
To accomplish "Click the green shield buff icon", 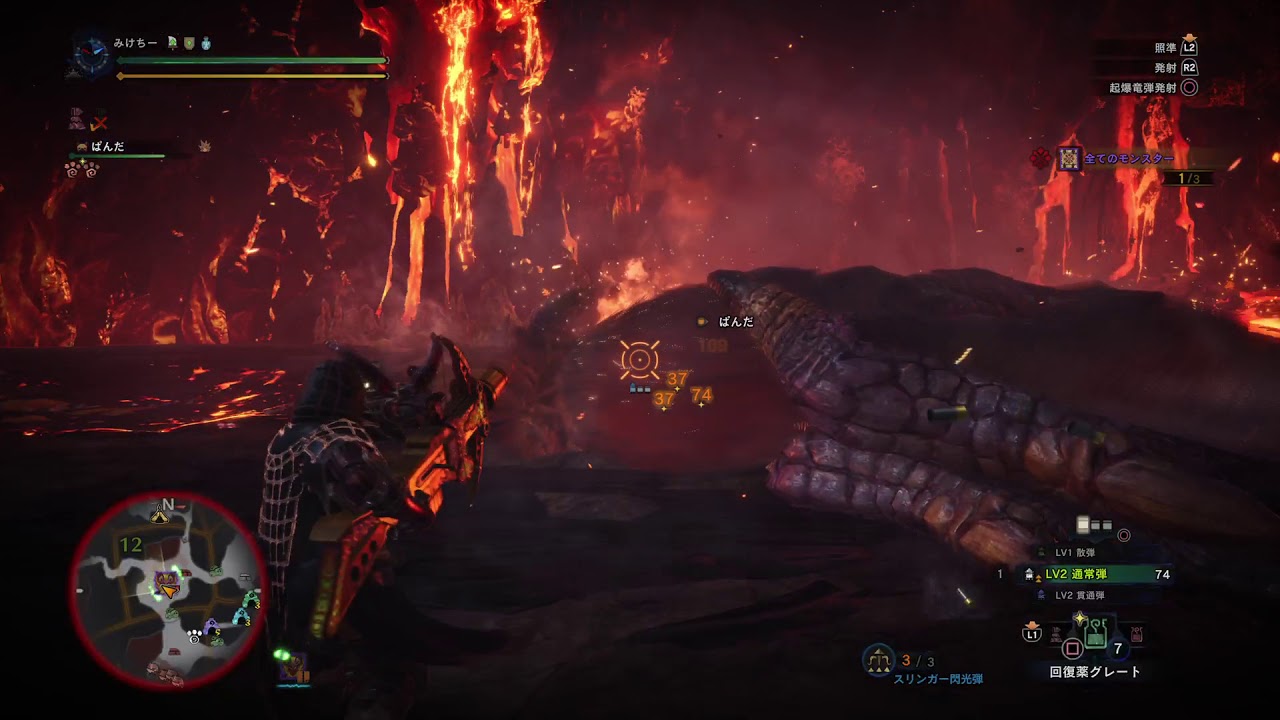I will [x=187, y=44].
